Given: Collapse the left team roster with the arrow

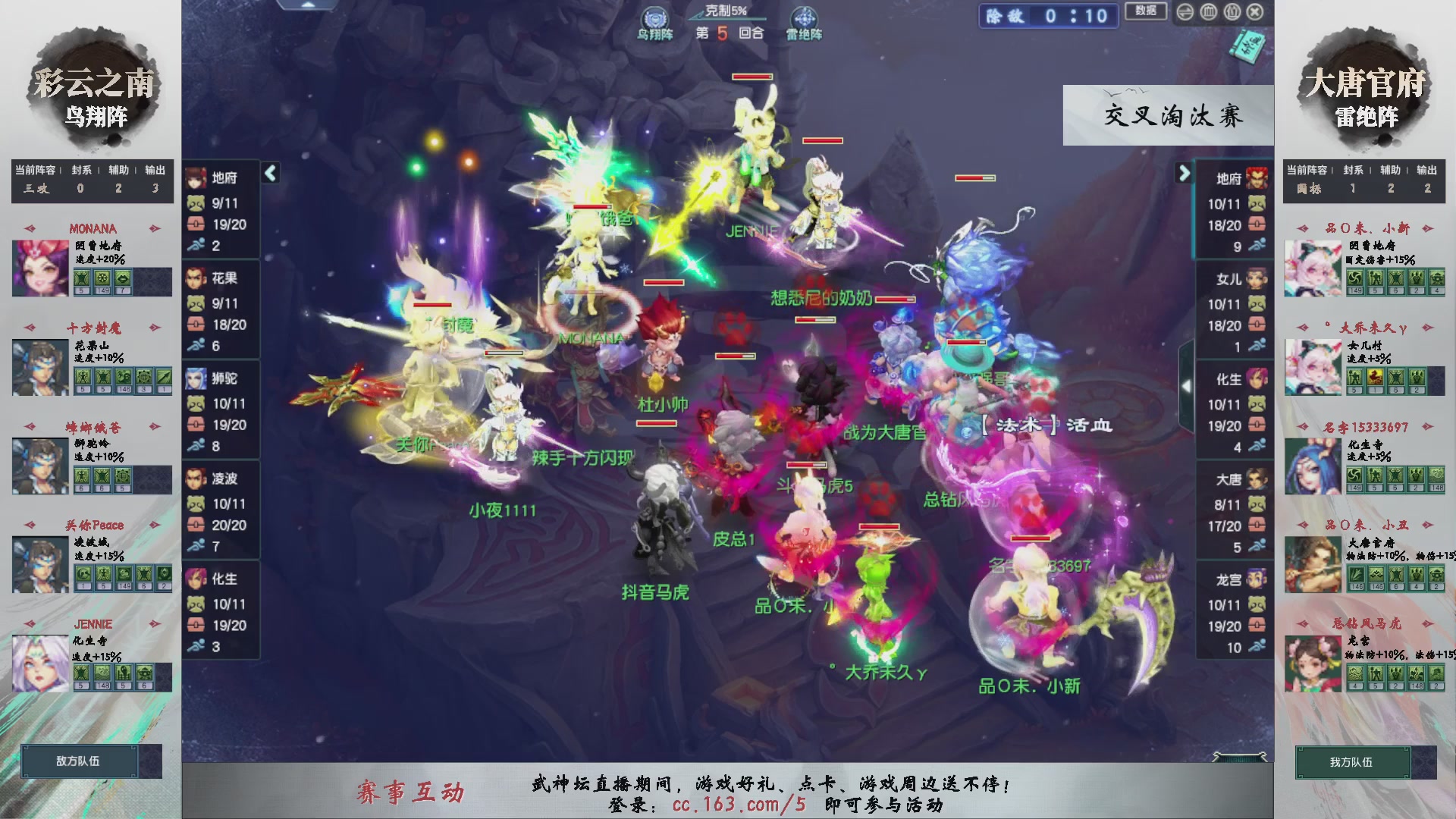Looking at the screenshot, I should click(269, 173).
